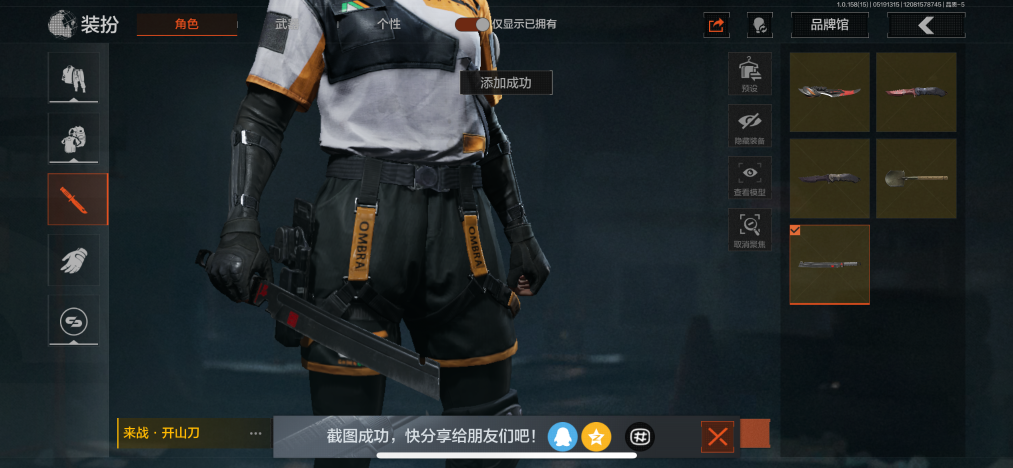Screen dimensions: 1013x468
Task: Close the panel with the orange X
Action: pos(717,436)
